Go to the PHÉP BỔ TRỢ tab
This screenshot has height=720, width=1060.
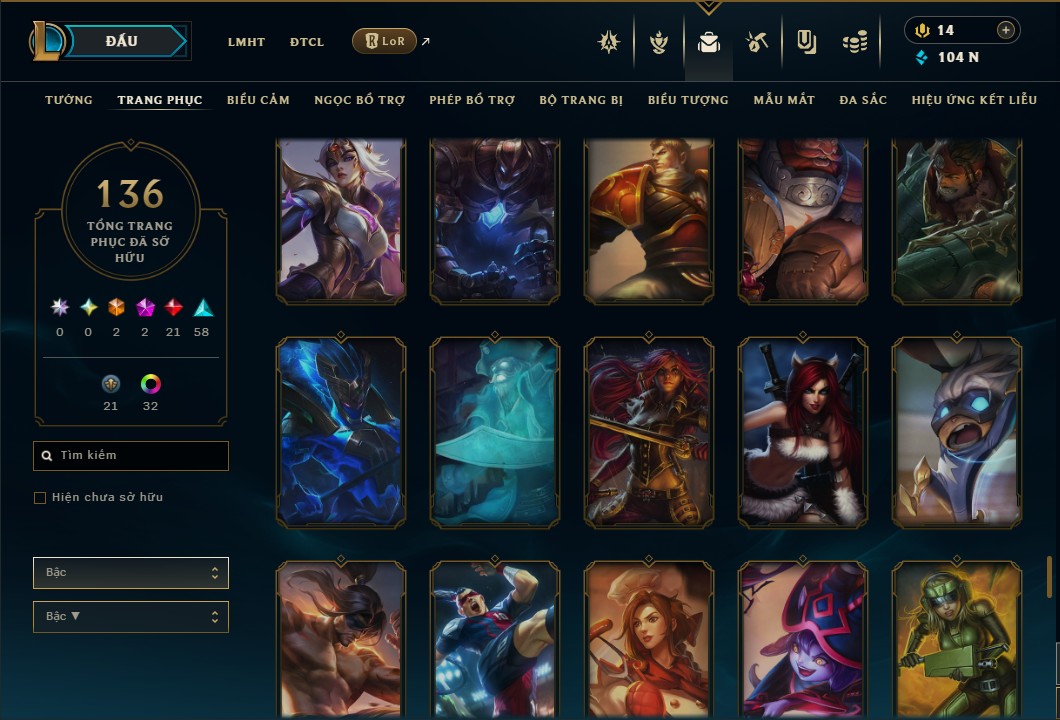coord(472,100)
